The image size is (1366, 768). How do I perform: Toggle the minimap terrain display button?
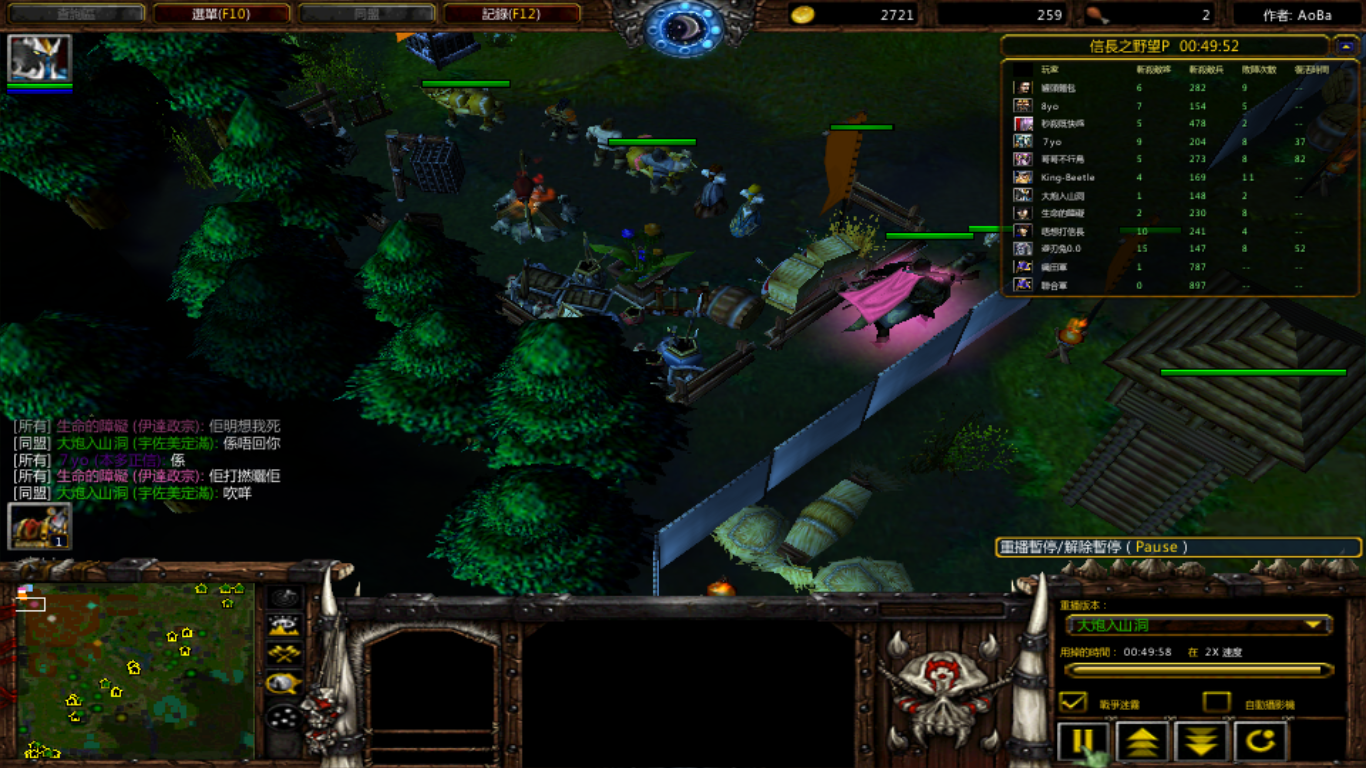tap(285, 626)
